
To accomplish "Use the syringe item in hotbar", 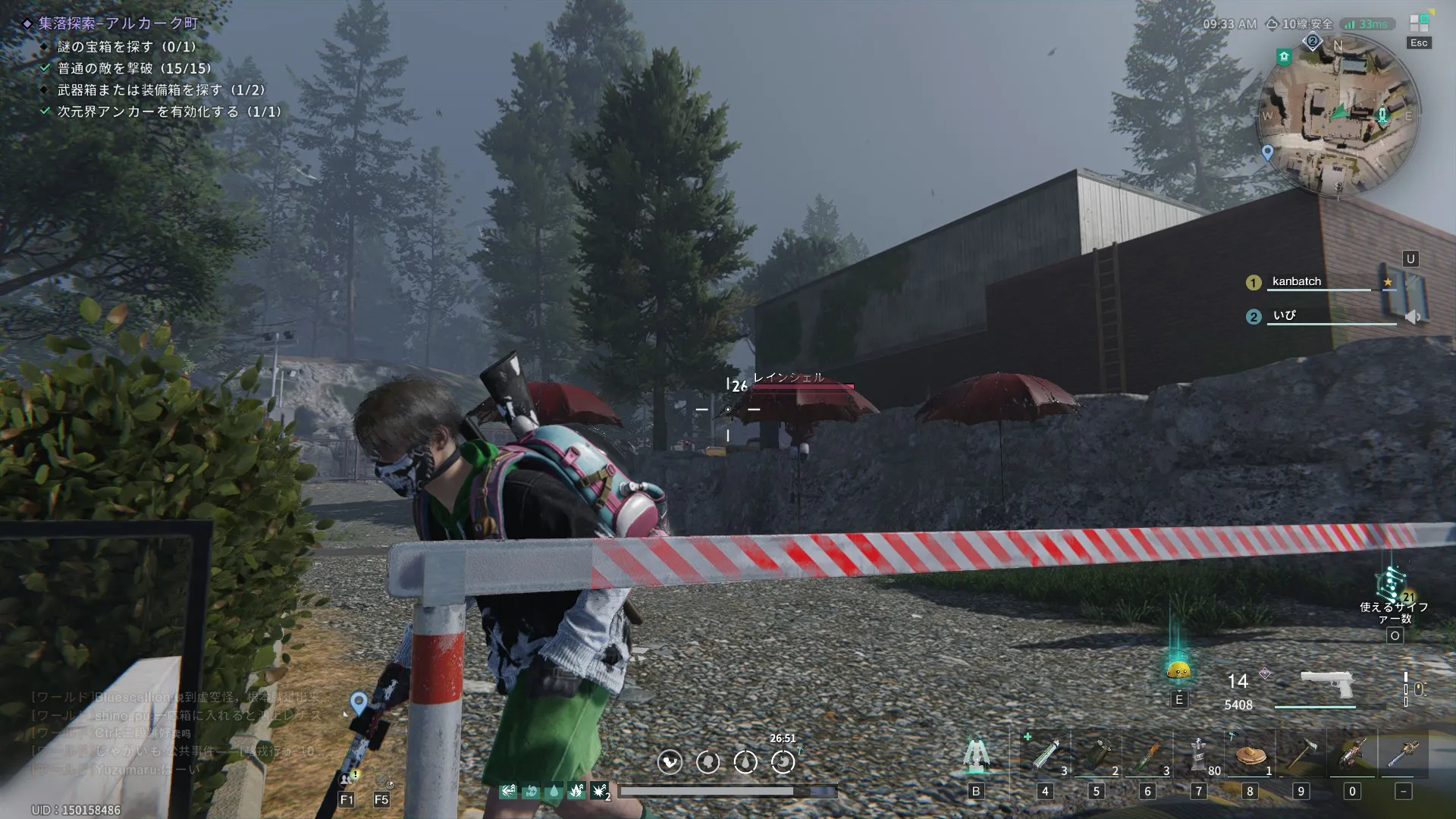I will click(x=1045, y=755).
